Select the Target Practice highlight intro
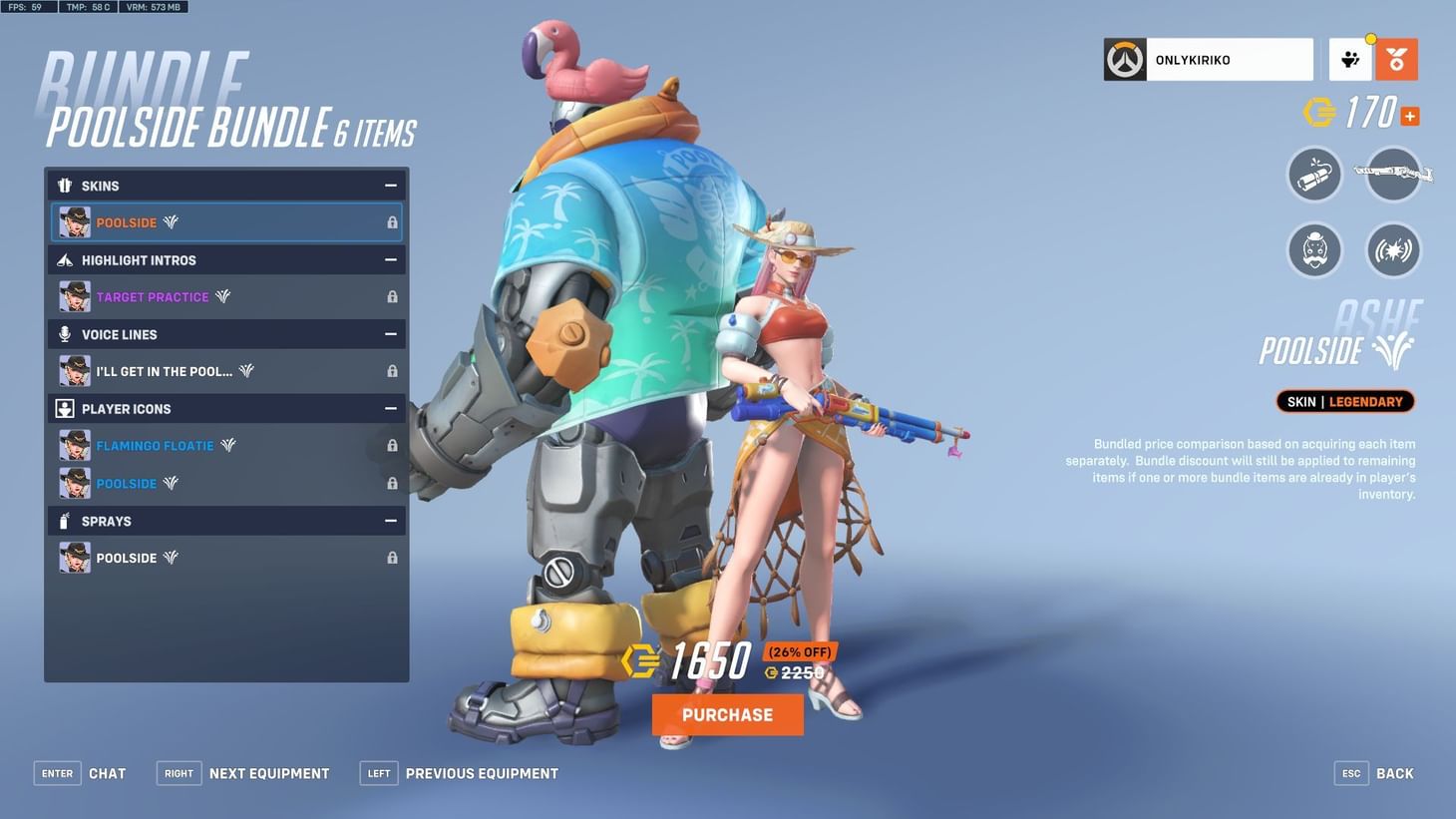Image resolution: width=1456 pixels, height=819 pixels. 152,296
